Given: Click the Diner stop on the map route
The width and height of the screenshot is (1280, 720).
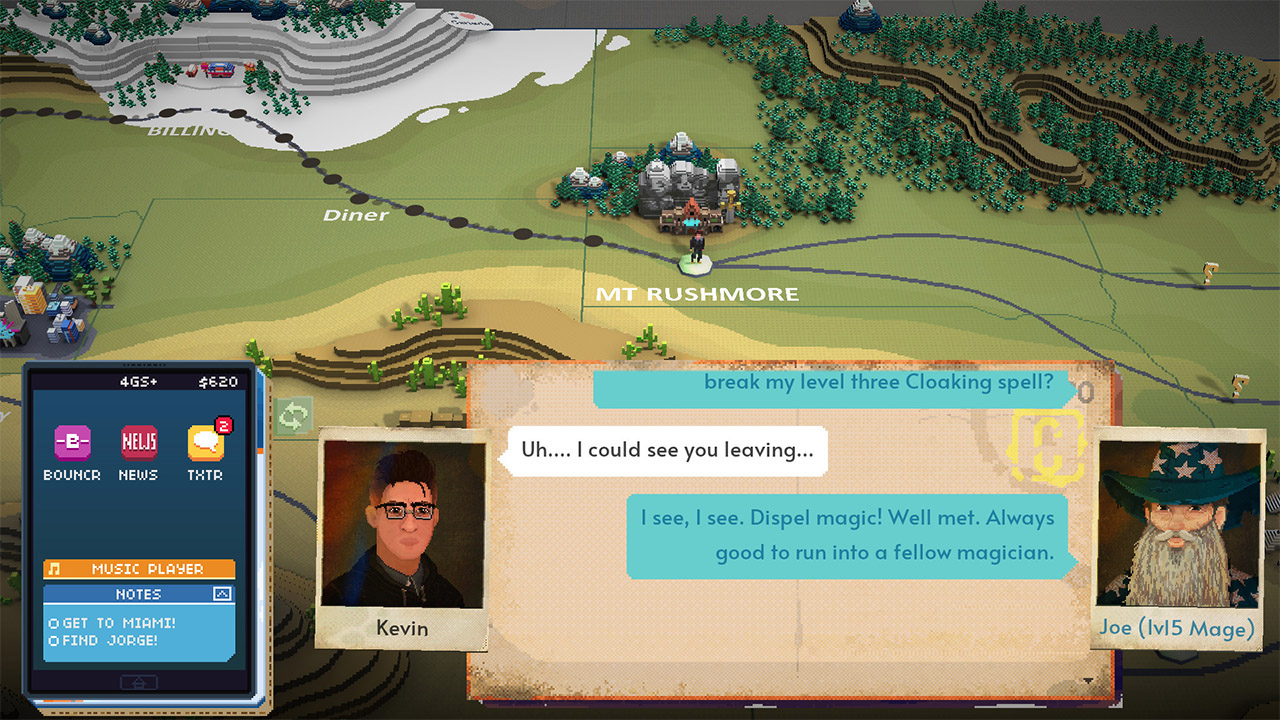Looking at the screenshot, I should point(356,215).
